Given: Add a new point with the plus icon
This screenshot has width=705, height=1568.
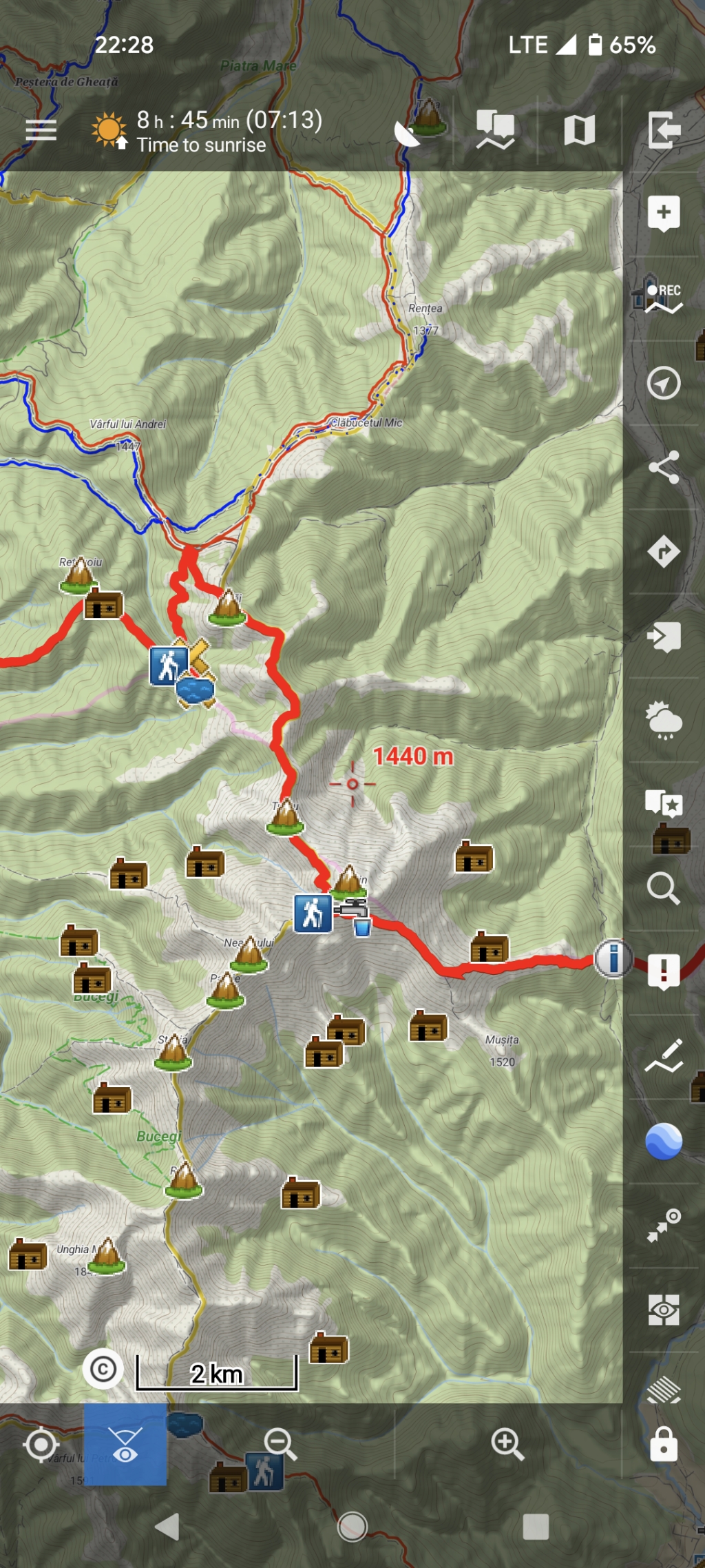Looking at the screenshot, I should 664,214.
